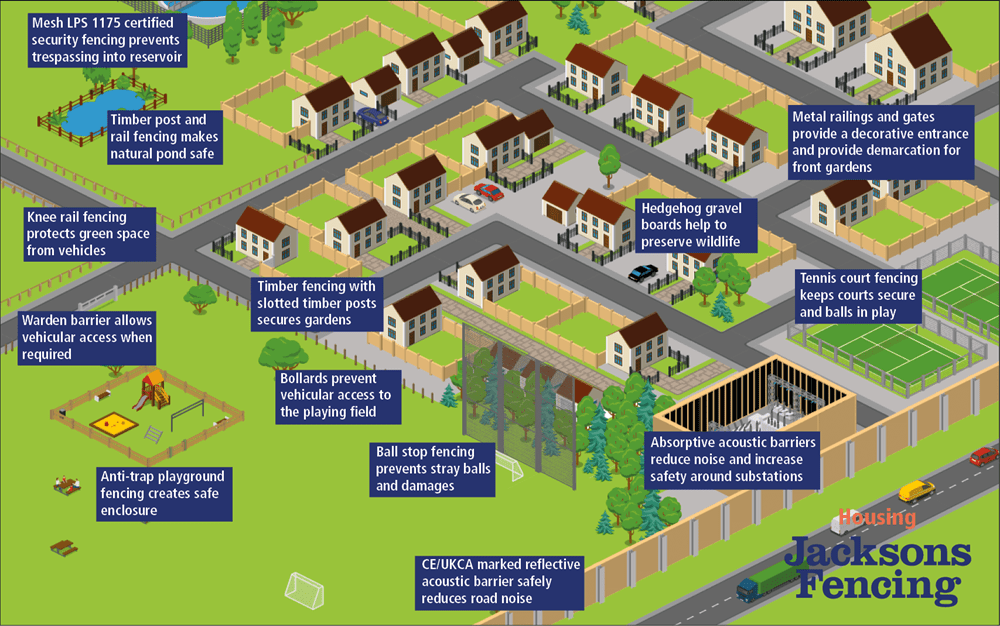Click the Jacksons Fencing logo
Screen dimensions: 1000x626
(x=876, y=561)
